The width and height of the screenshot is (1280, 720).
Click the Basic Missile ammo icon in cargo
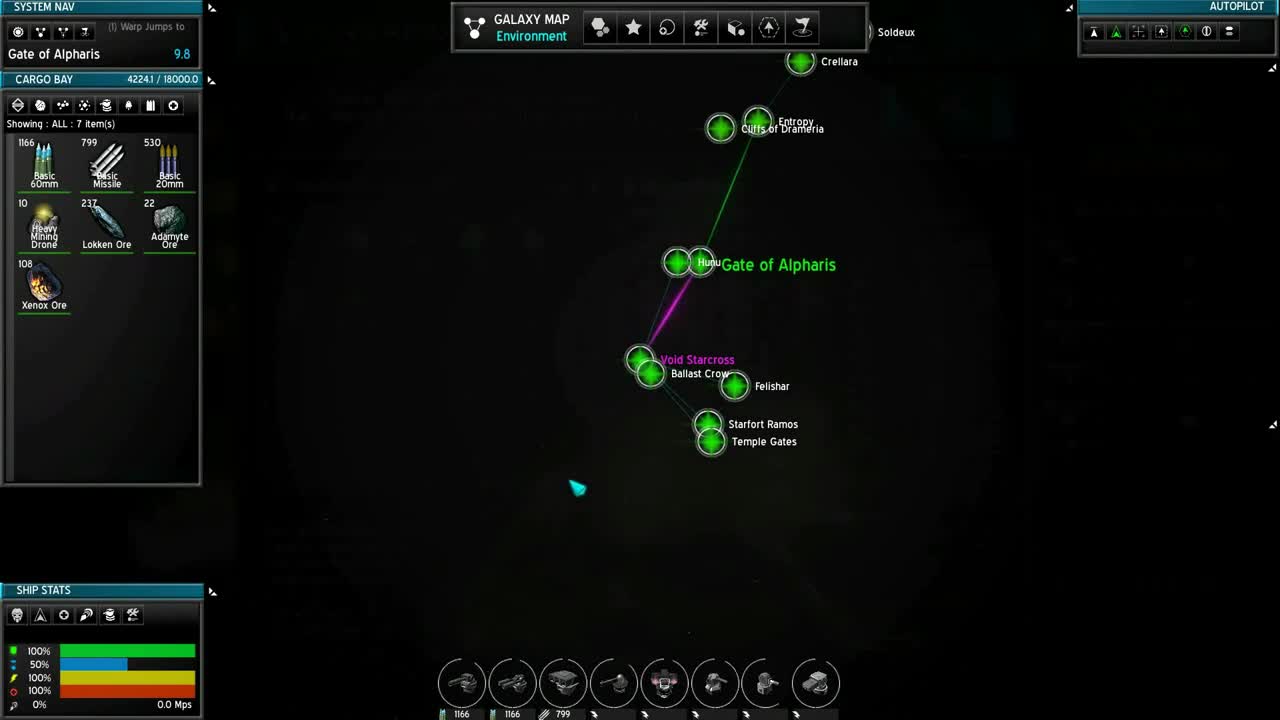coord(106,160)
